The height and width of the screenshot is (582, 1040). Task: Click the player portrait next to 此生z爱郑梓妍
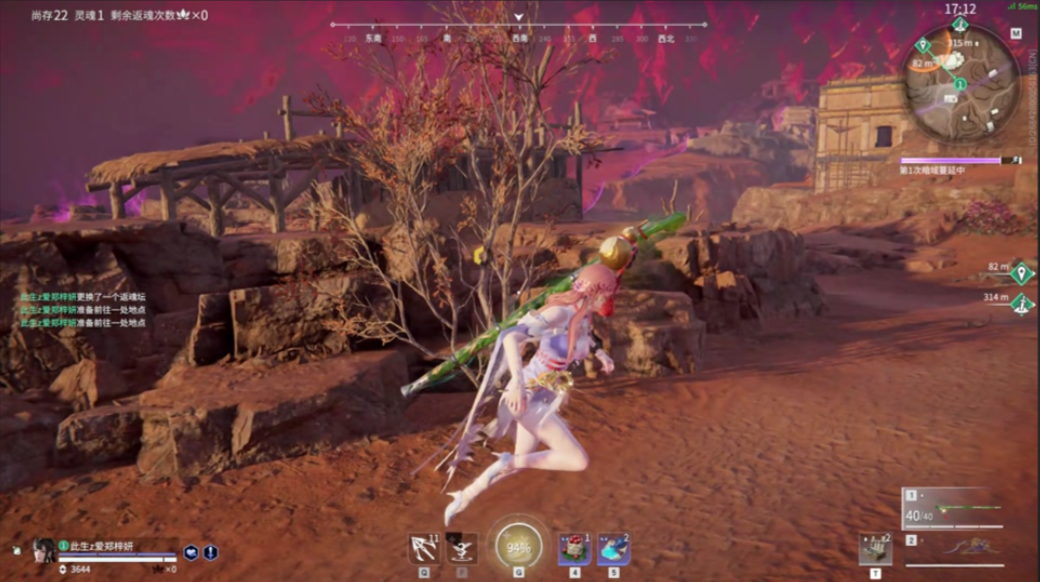(42, 549)
